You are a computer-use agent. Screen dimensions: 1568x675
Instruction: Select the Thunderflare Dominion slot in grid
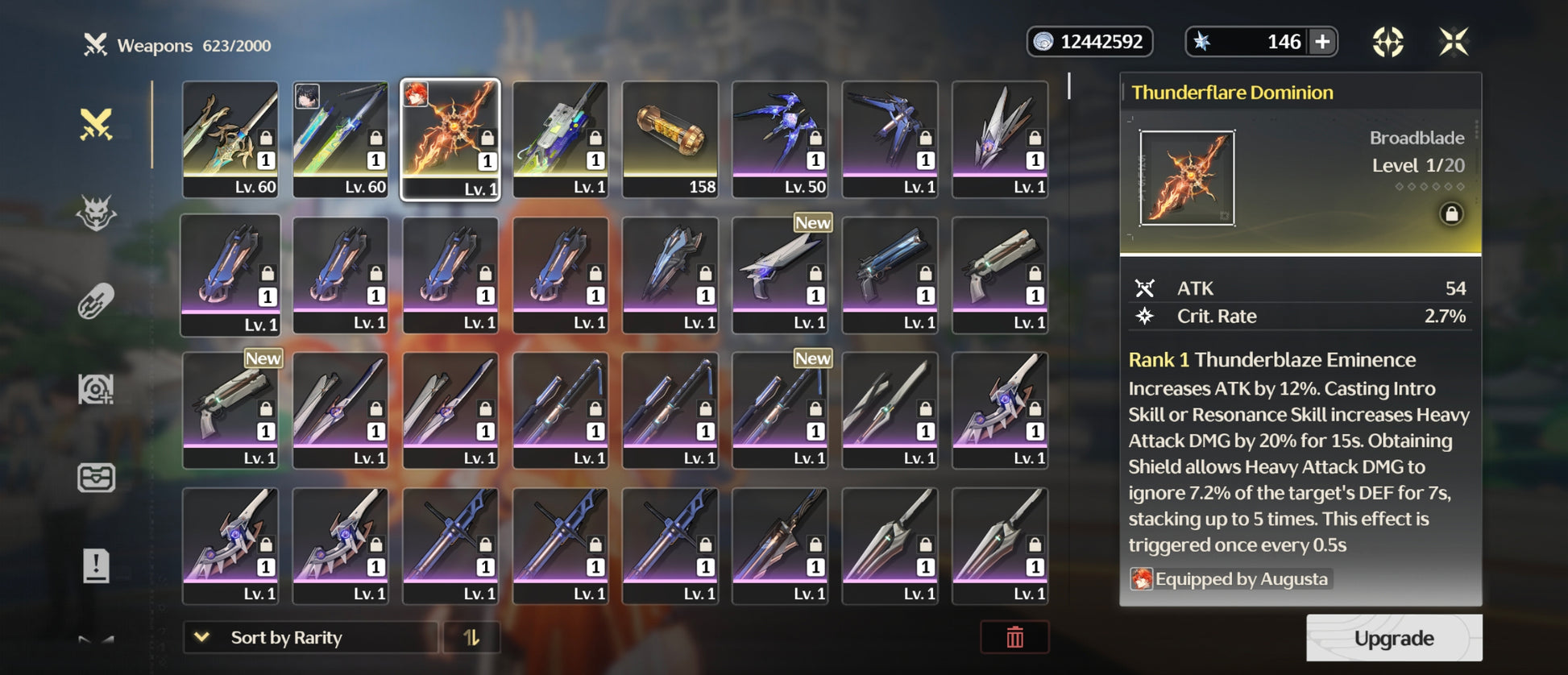[450, 139]
